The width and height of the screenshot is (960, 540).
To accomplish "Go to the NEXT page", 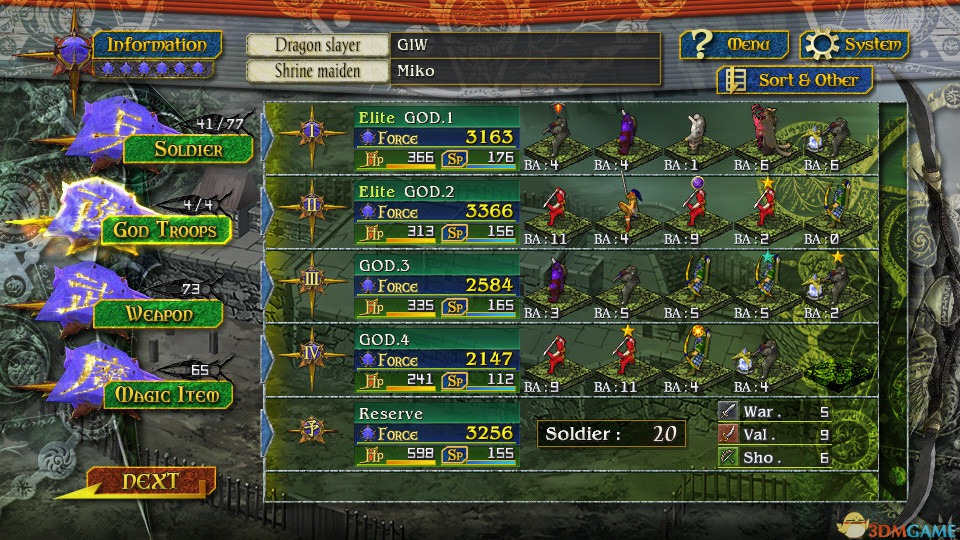I will (150, 482).
